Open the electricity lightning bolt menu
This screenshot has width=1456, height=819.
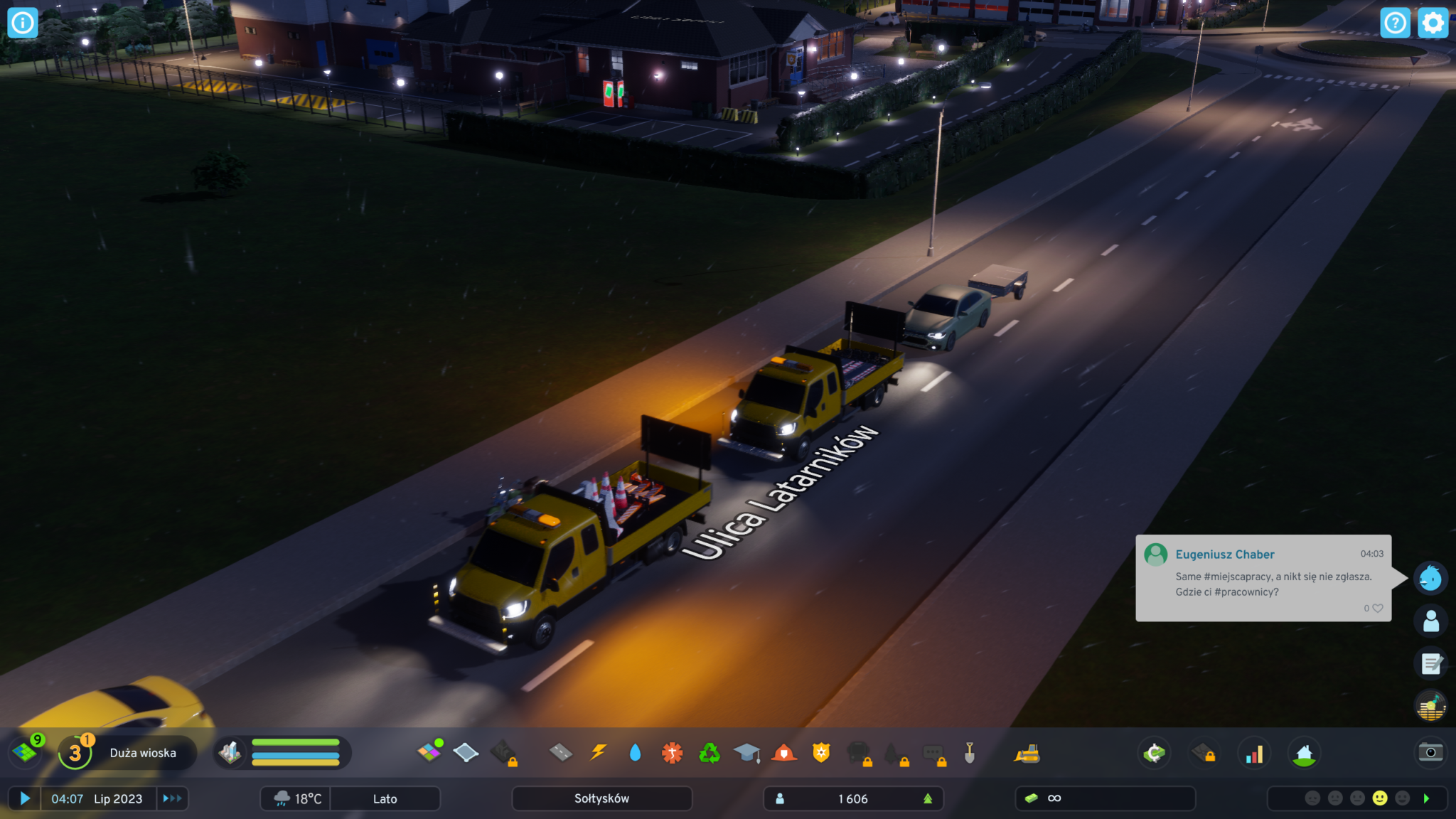599,752
